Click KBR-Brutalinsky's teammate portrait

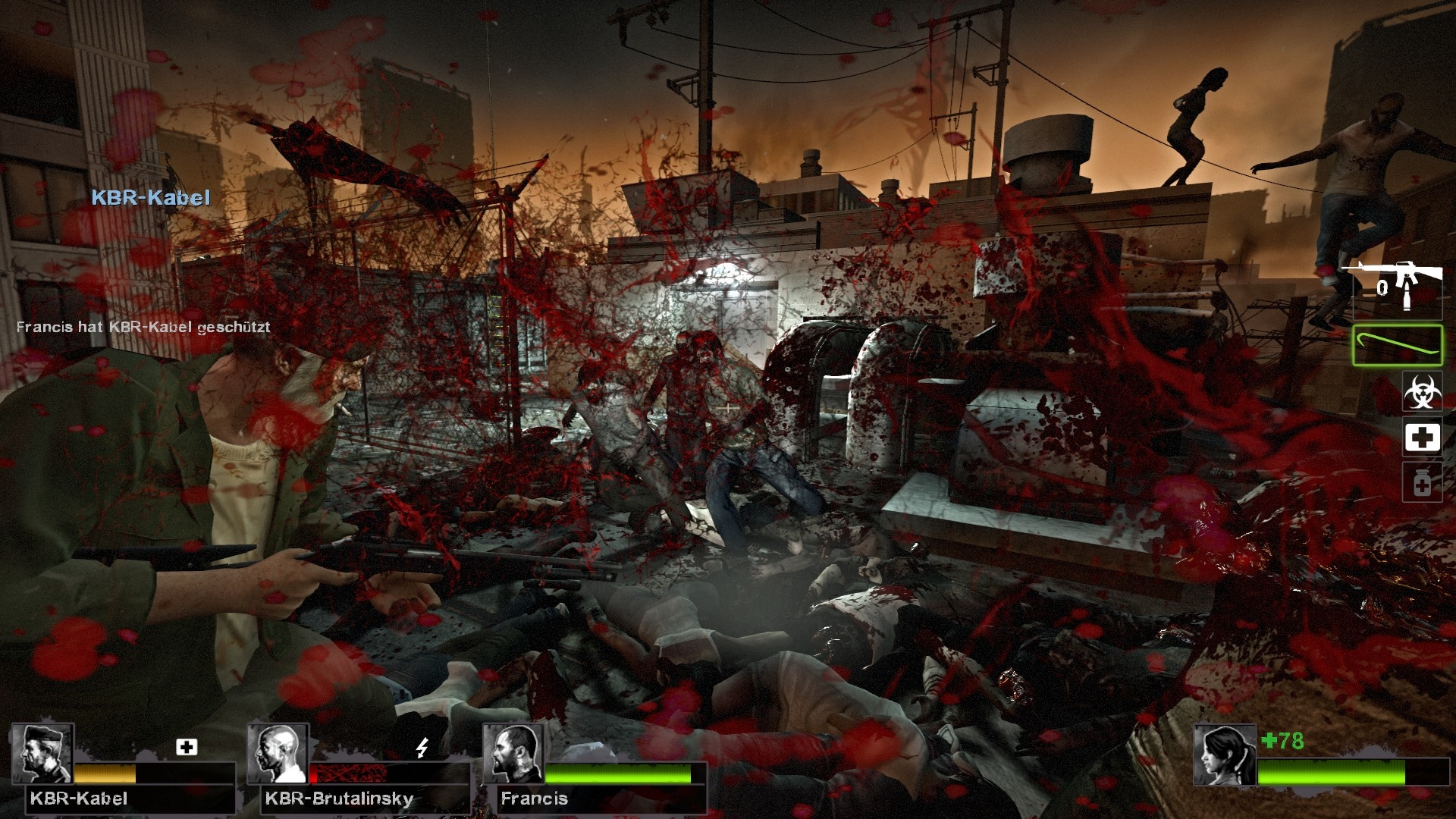click(278, 753)
